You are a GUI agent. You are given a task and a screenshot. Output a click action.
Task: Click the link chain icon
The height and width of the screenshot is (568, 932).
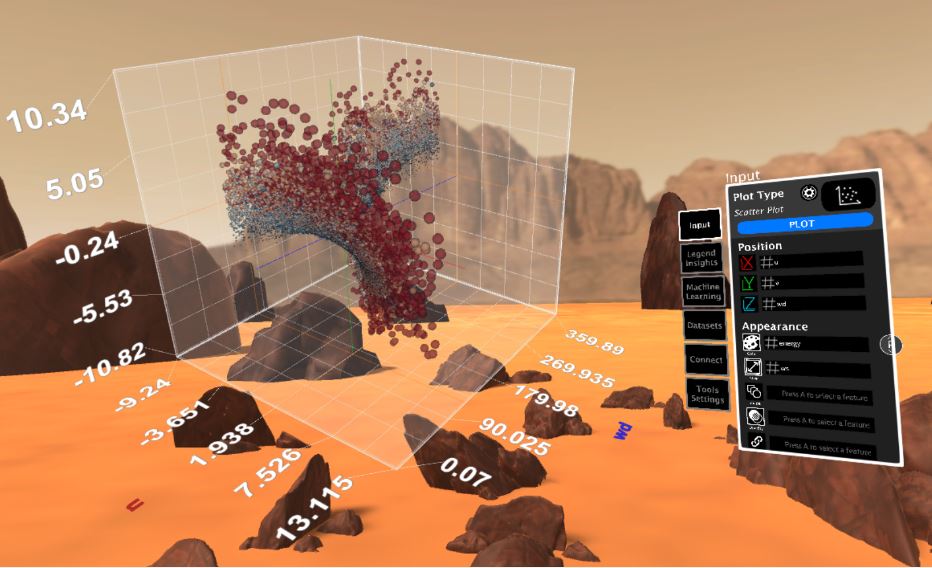click(755, 442)
